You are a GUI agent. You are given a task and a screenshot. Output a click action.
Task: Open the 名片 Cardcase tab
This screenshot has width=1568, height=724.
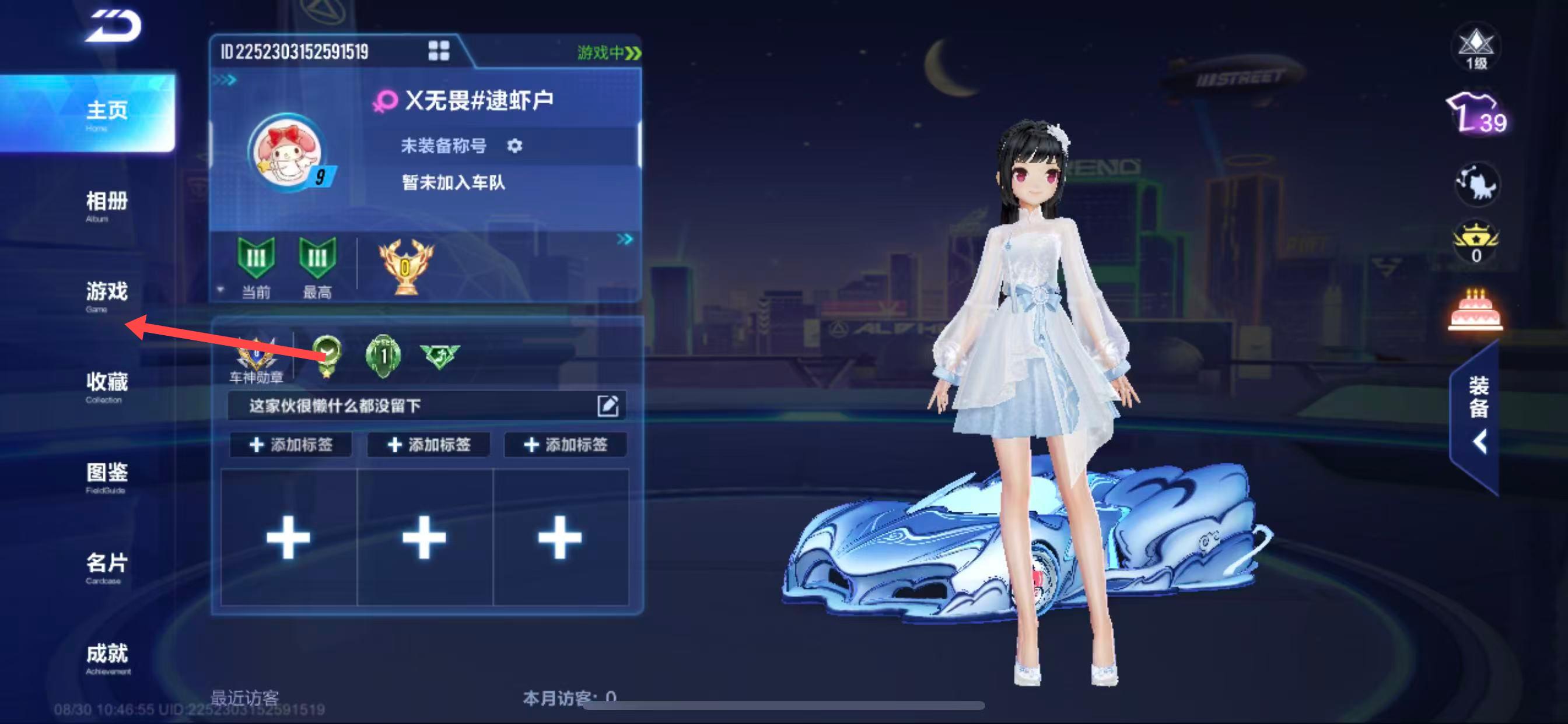tap(107, 567)
